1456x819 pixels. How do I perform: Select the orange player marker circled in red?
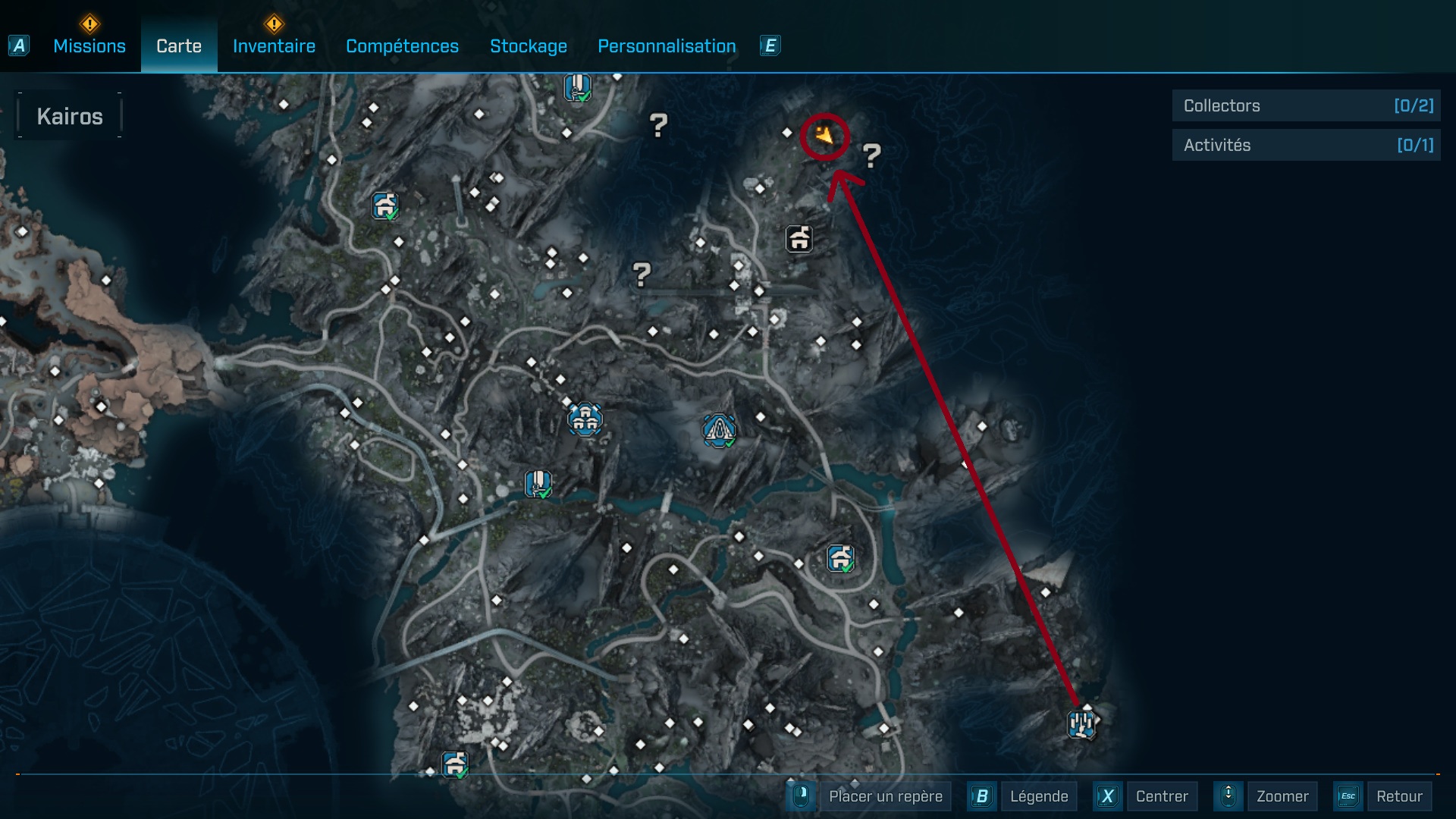[824, 136]
